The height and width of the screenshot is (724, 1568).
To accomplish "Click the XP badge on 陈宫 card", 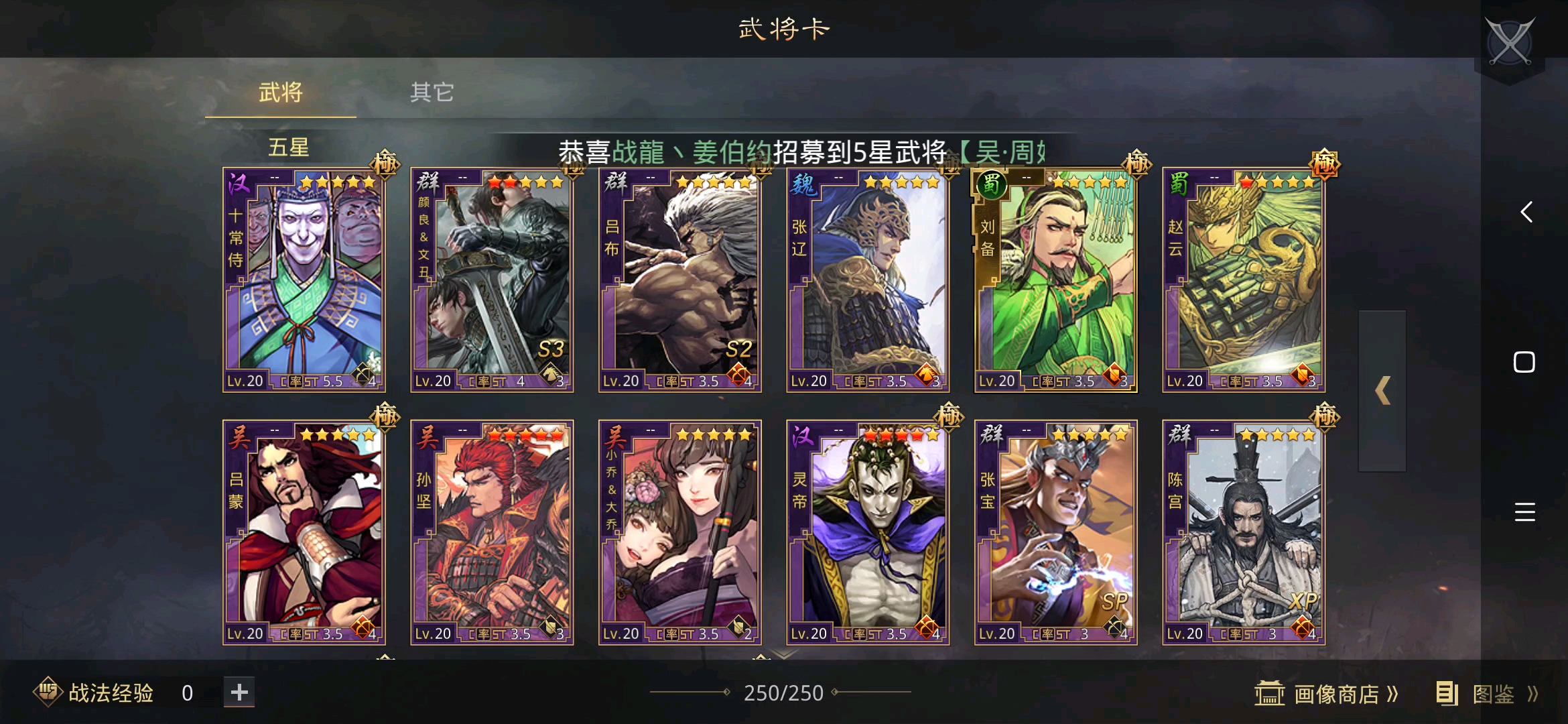I will tap(1304, 602).
